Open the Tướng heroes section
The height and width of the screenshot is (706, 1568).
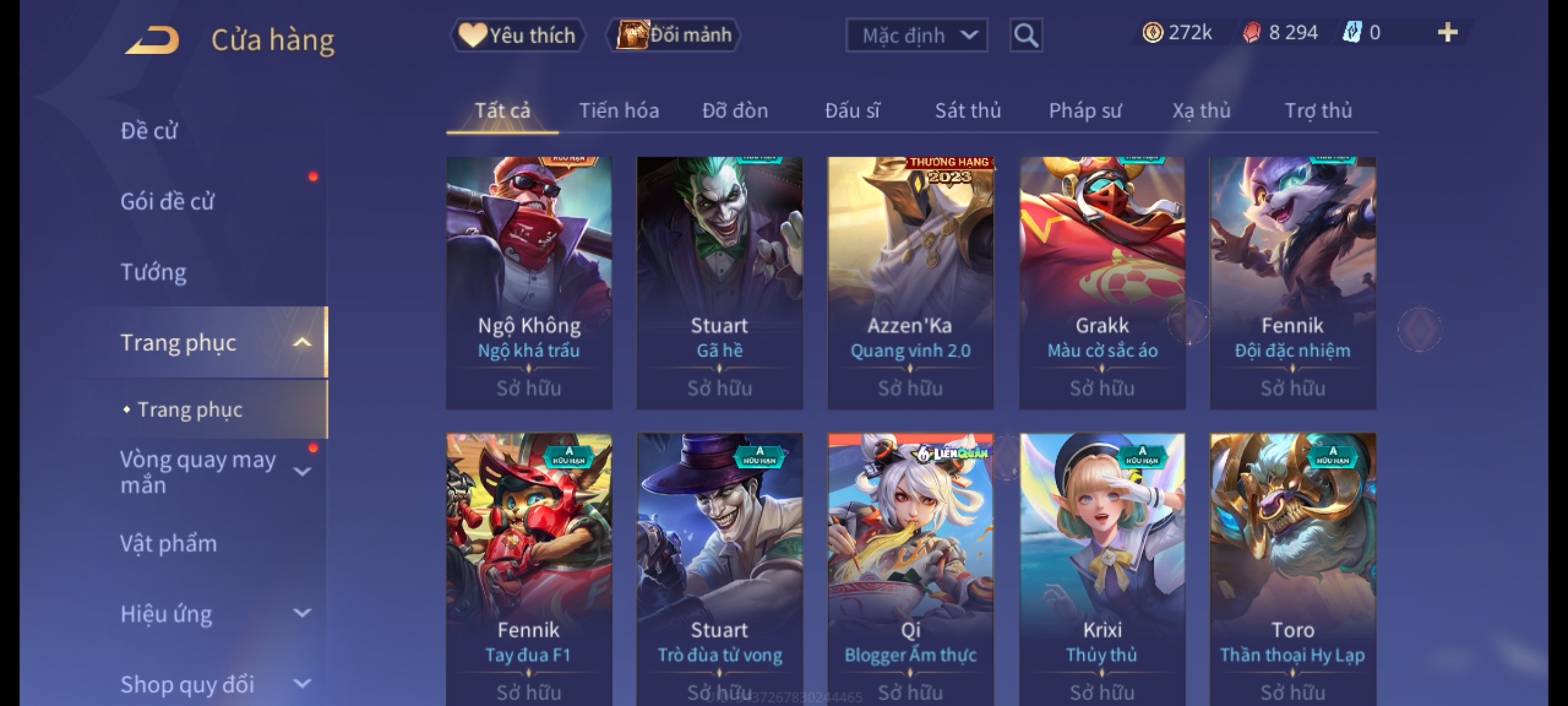[x=154, y=272]
